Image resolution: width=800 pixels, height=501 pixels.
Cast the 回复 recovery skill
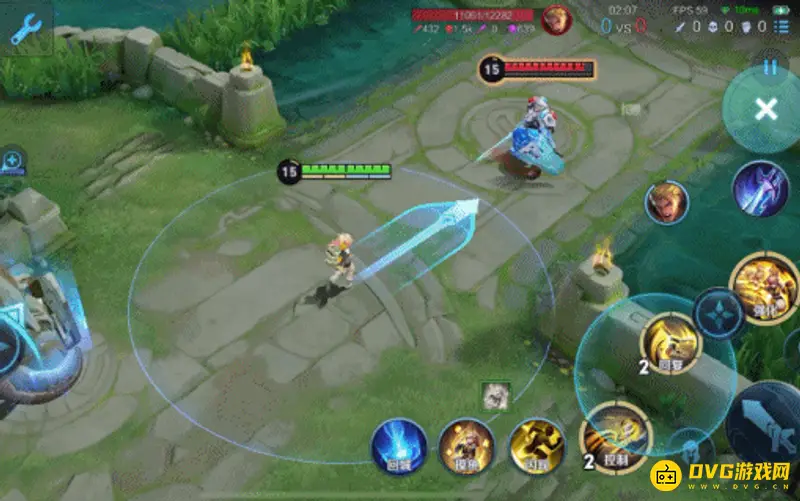click(x=670, y=343)
